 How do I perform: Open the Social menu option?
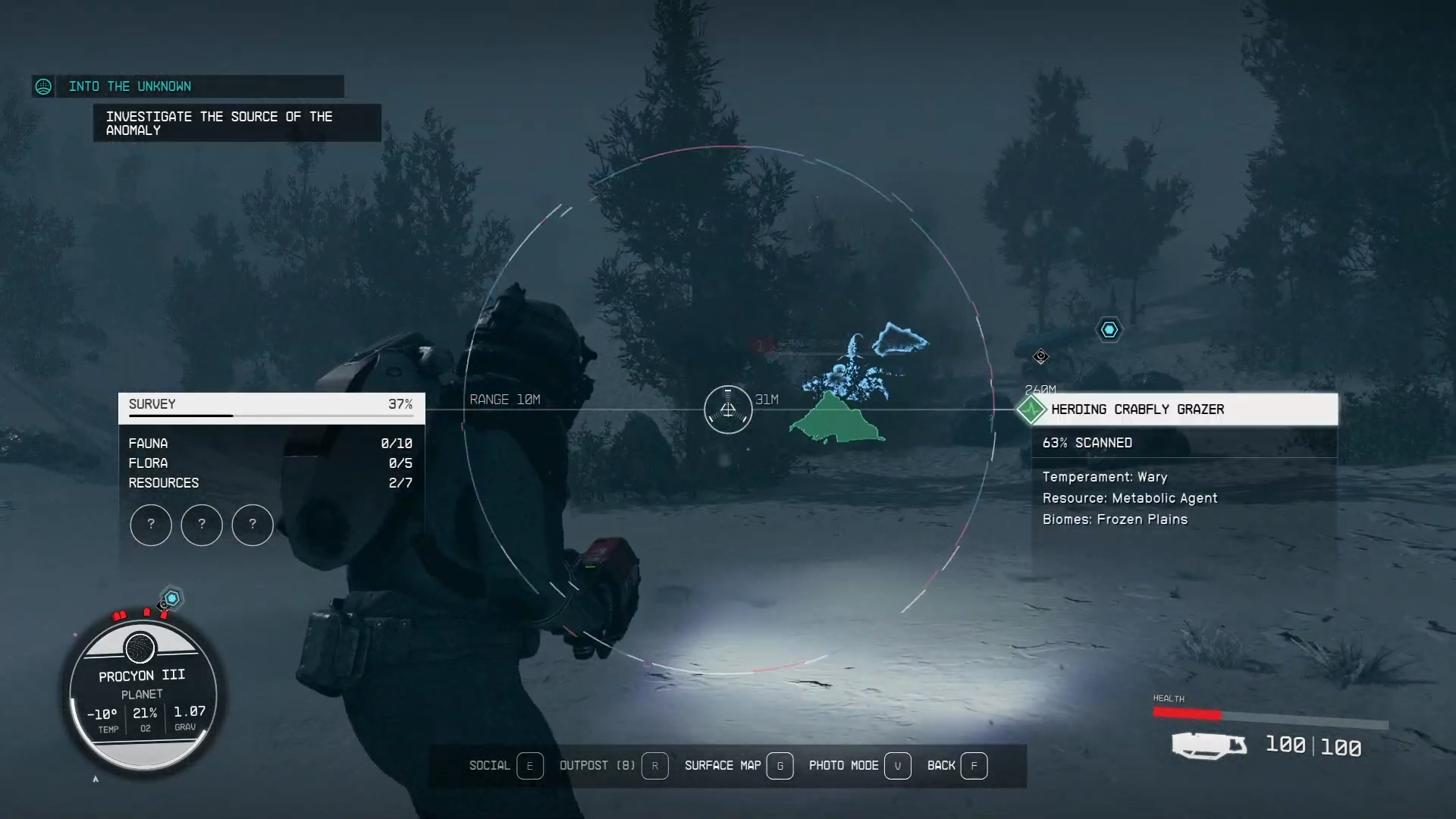[x=505, y=766]
